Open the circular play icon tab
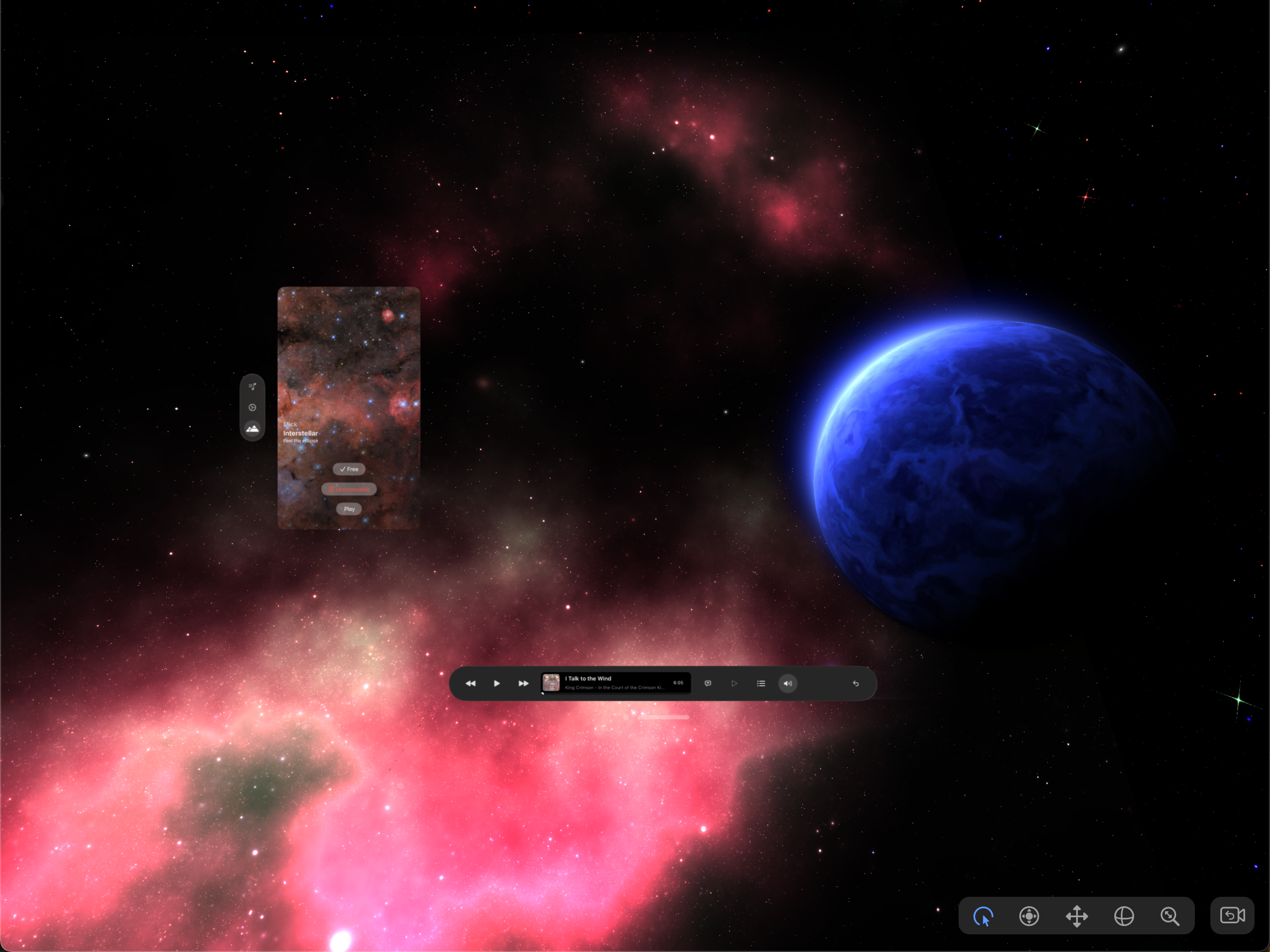Screen dimensions: 1270x952 point(252,408)
